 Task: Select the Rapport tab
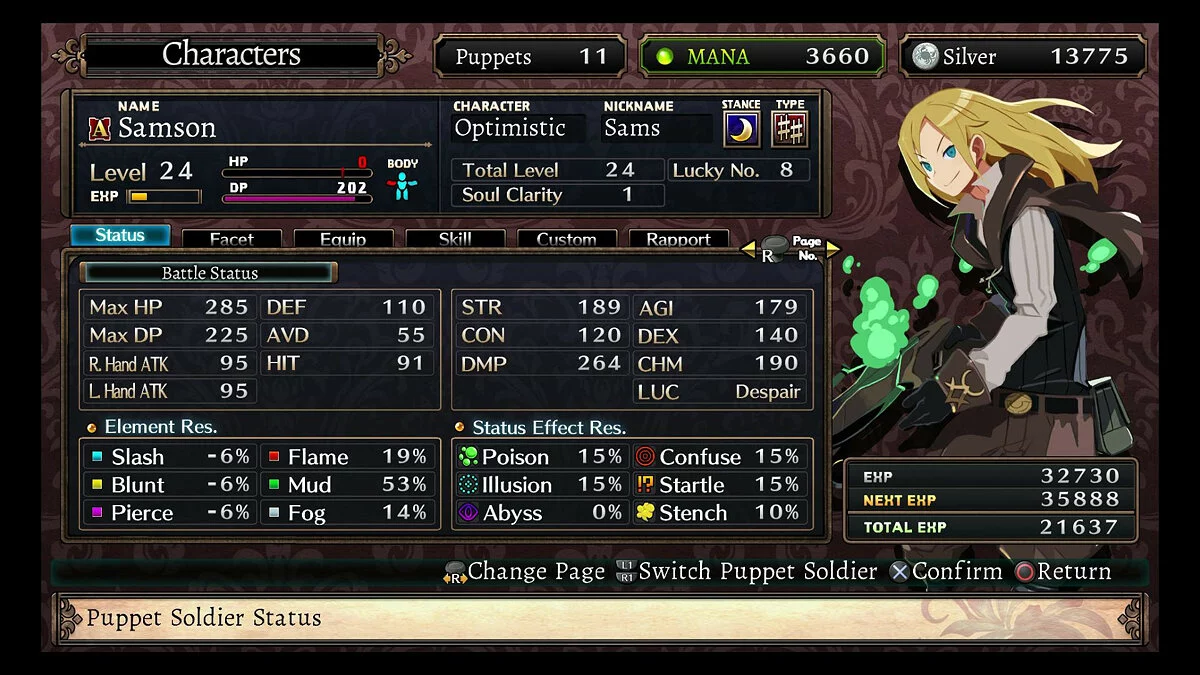(678, 239)
